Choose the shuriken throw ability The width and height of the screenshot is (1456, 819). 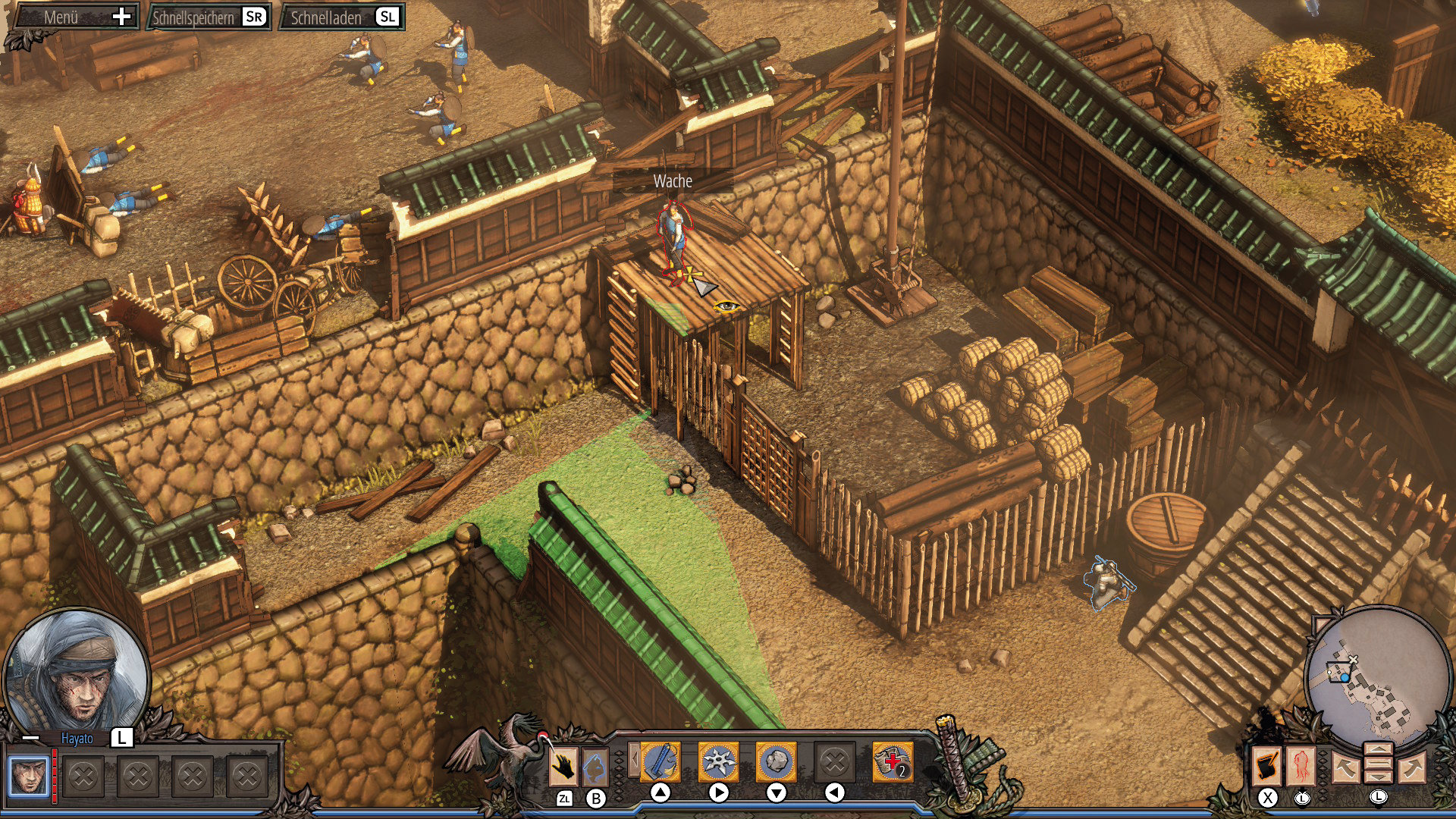718,761
